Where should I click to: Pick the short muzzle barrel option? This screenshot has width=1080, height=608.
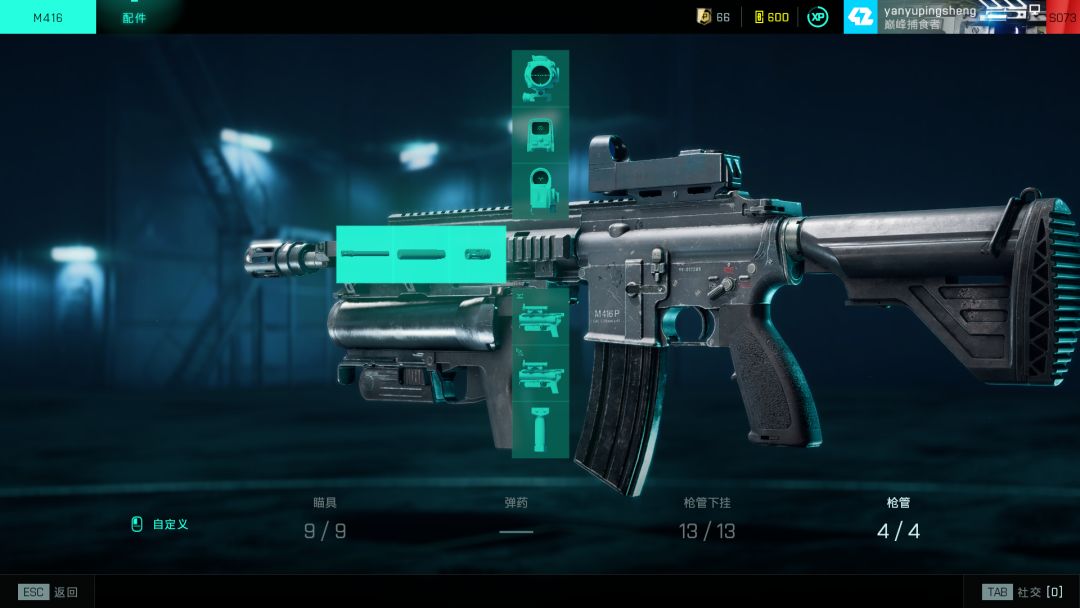pos(479,254)
